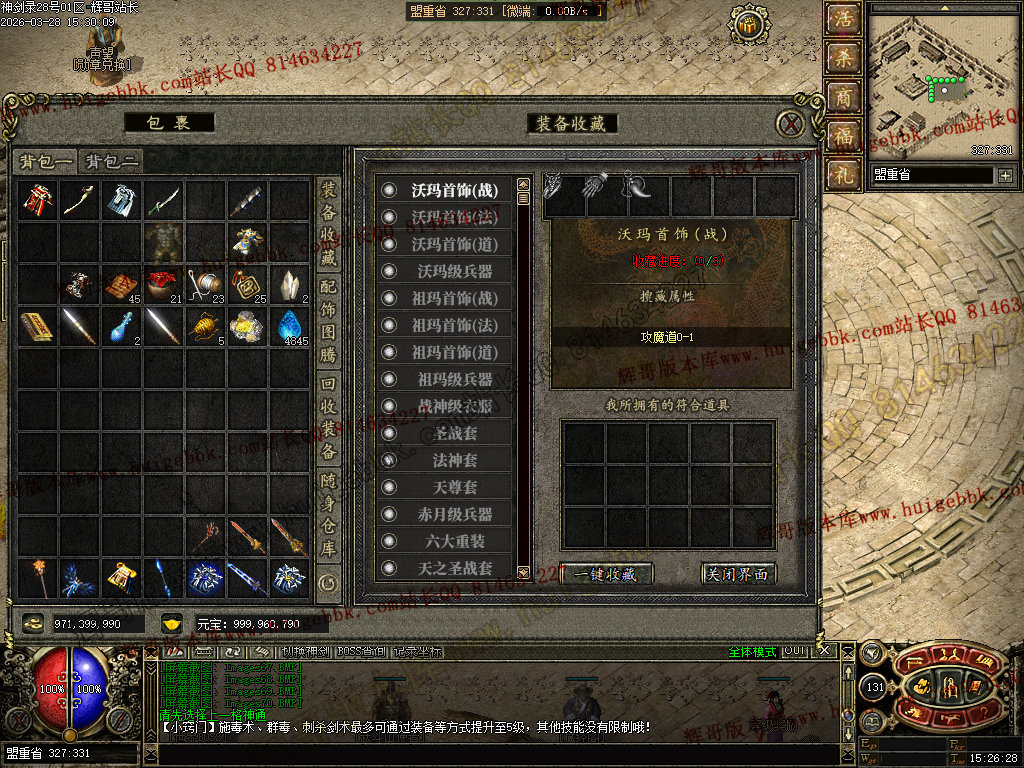1024x768 pixels.
Task: Select the blue teardrop gem stack of 4845
Action: 290,325
